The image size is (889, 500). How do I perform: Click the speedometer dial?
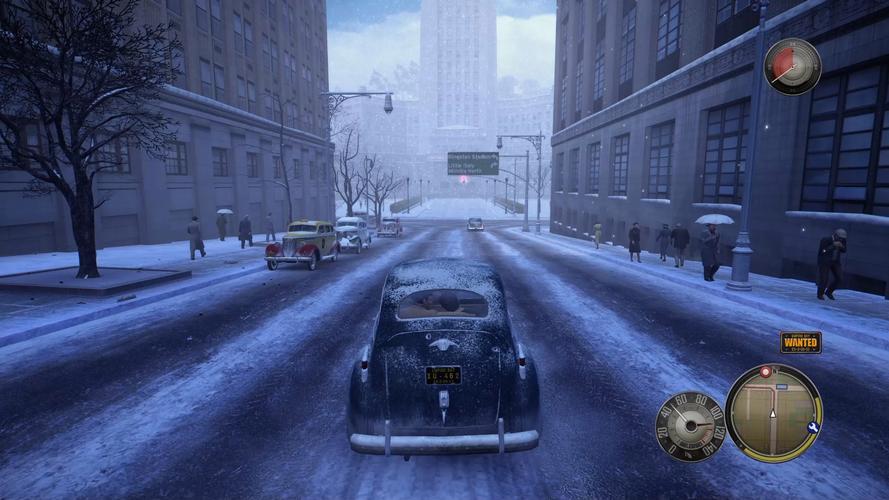pos(690,425)
